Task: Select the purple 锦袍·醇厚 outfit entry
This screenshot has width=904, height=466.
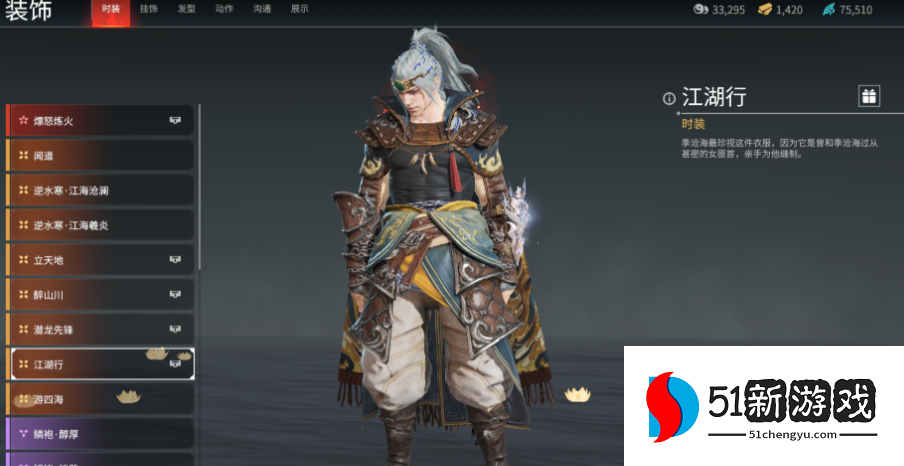Action: [x=100, y=433]
